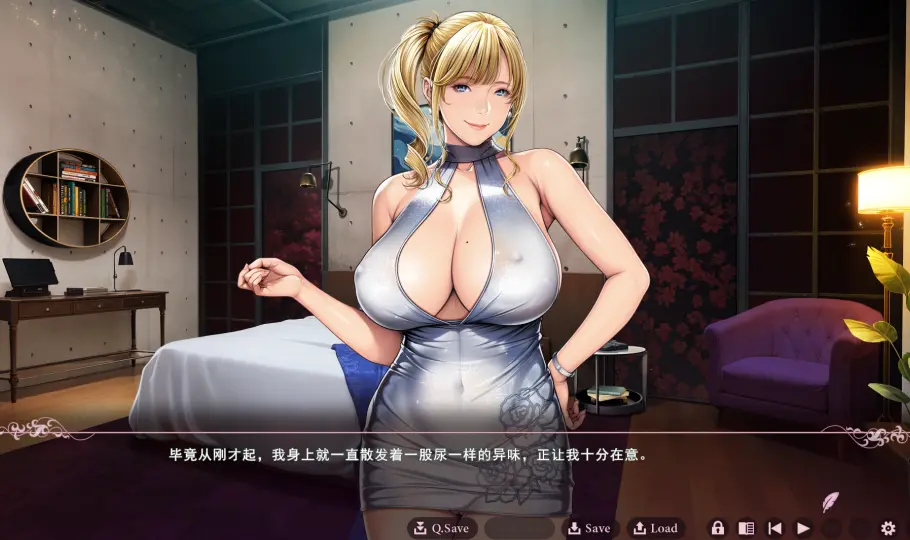Open settings with the gear icon
The image size is (910, 540).
[888, 528]
